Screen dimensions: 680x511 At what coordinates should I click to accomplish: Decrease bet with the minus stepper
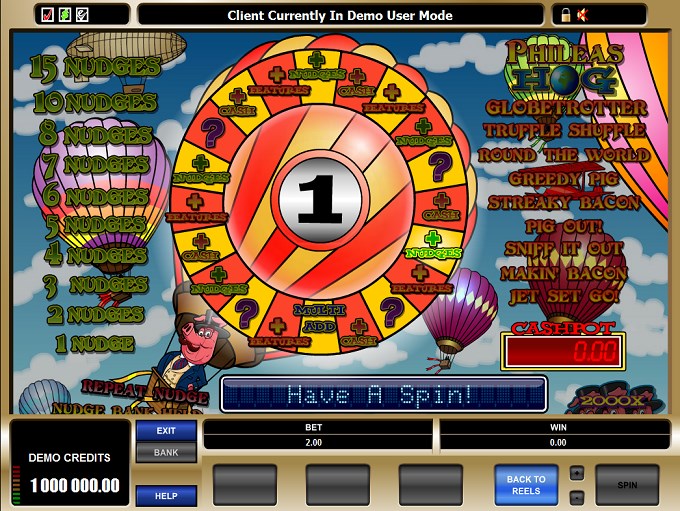point(576,497)
